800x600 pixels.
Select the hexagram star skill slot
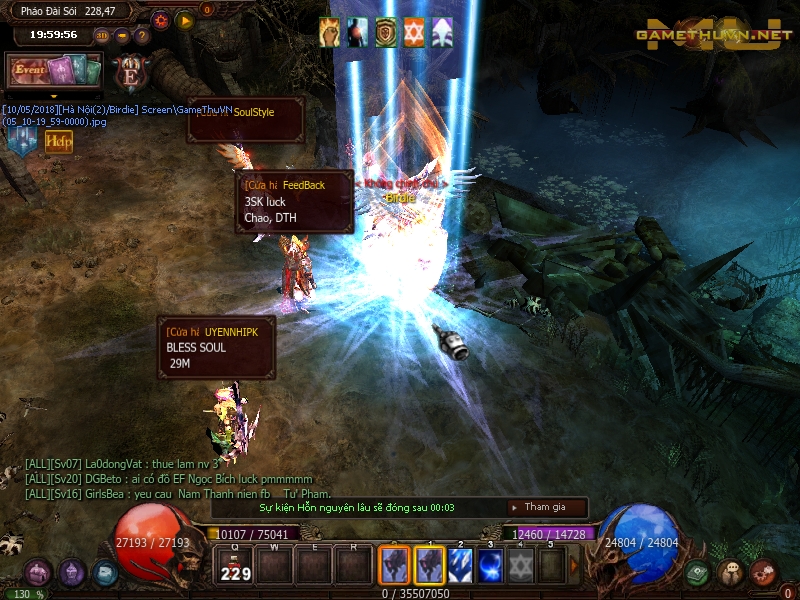(x=521, y=565)
